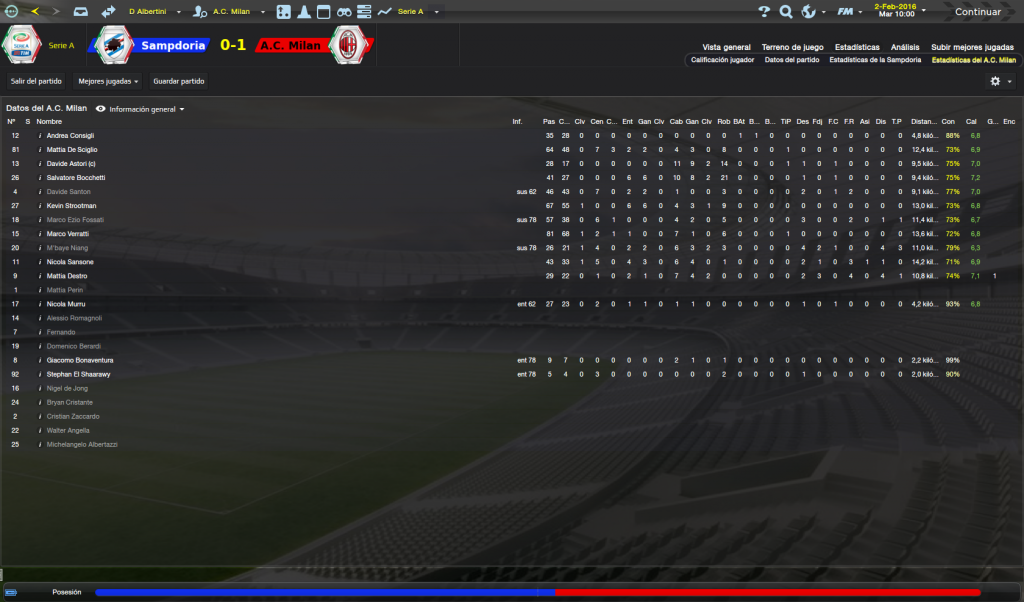This screenshot has height=602, width=1024.
Task: Switch to the Vista general tab
Action: (x=726, y=47)
